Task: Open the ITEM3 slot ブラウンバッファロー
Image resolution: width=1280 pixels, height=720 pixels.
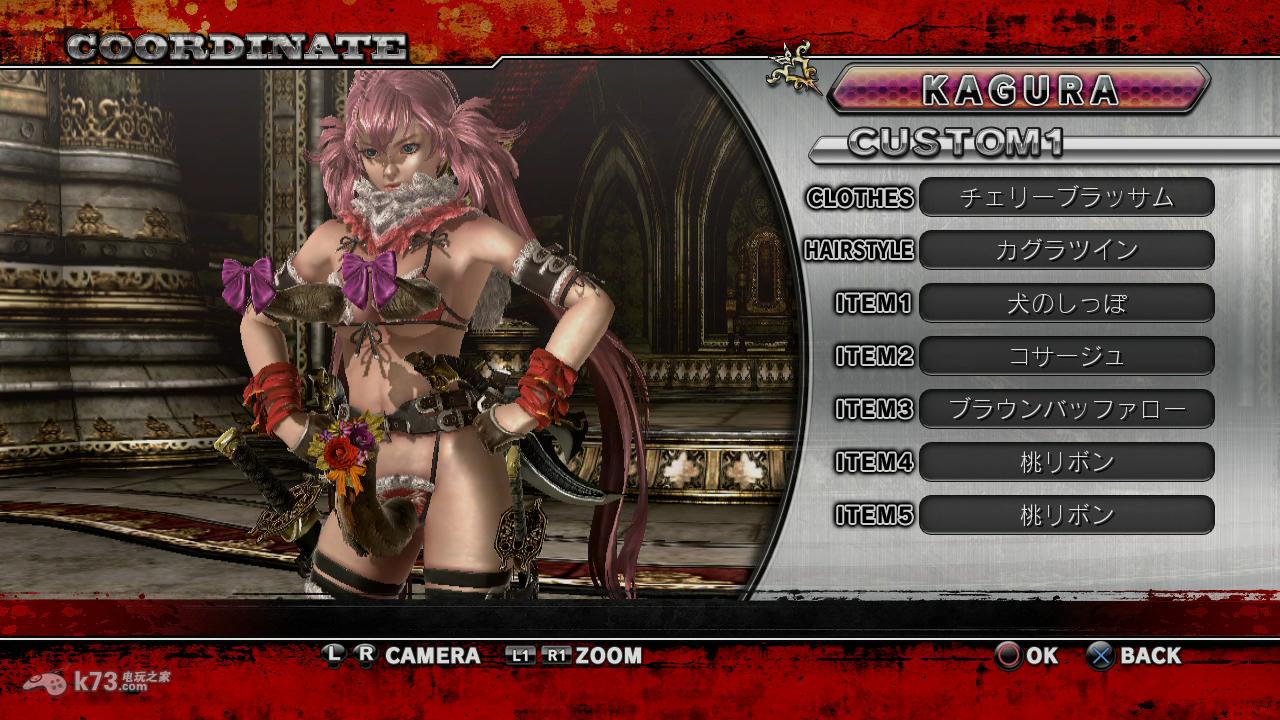Action: [1066, 409]
